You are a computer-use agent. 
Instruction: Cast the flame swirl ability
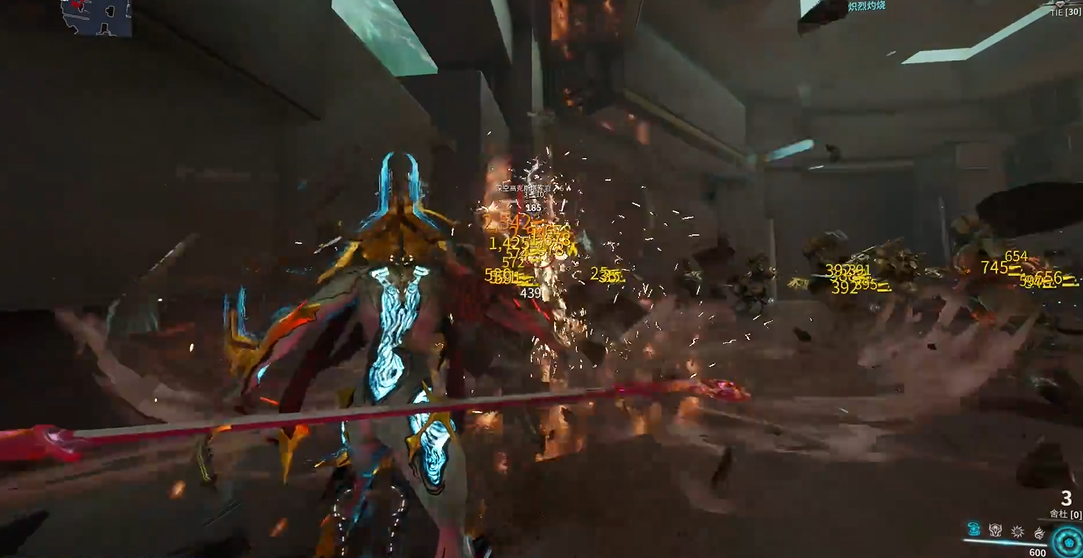1040,531
